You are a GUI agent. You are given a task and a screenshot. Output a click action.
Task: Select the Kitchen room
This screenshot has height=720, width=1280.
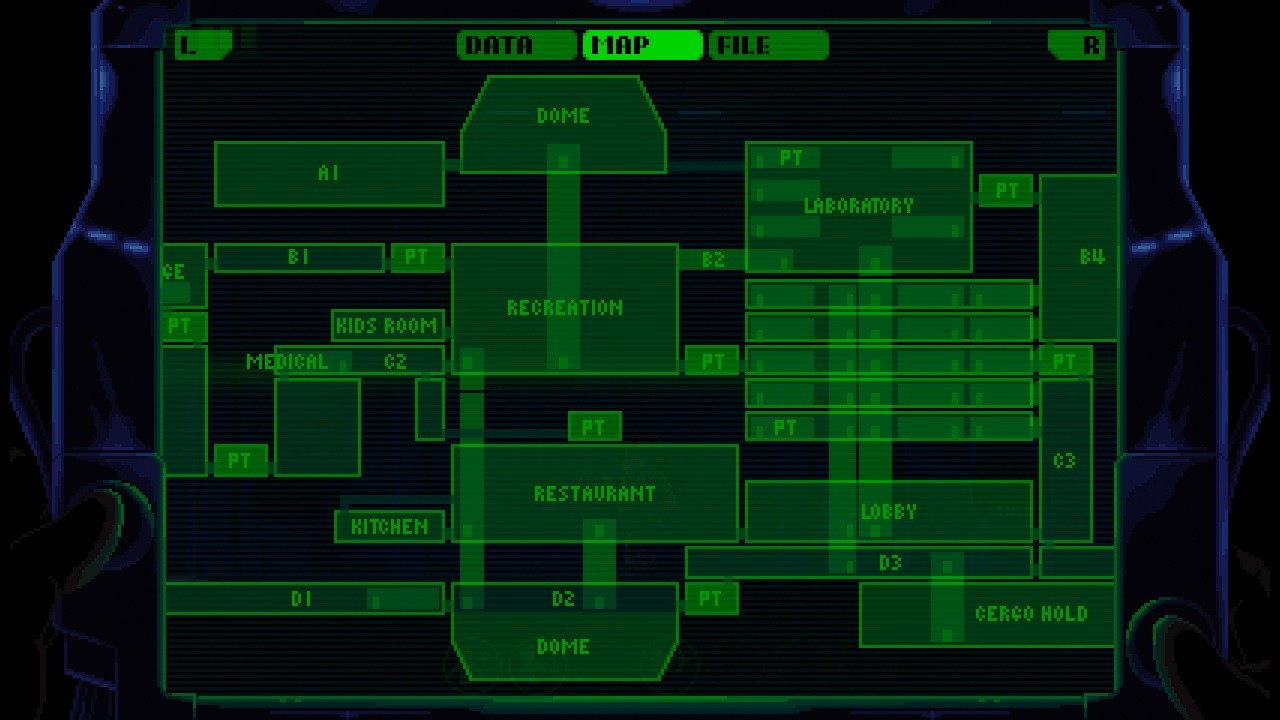click(390, 524)
